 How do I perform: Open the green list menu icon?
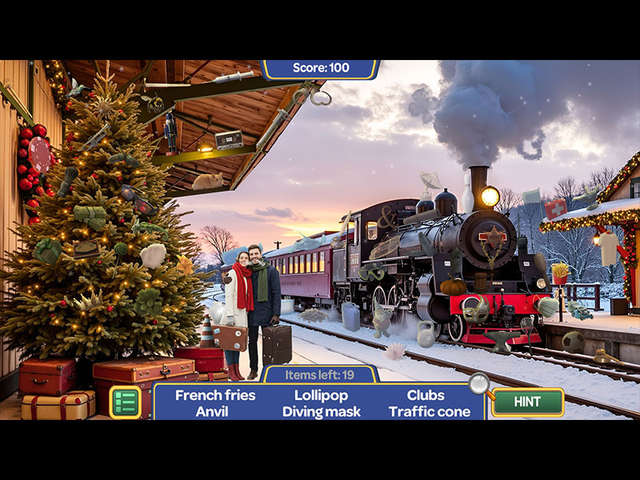(125, 402)
